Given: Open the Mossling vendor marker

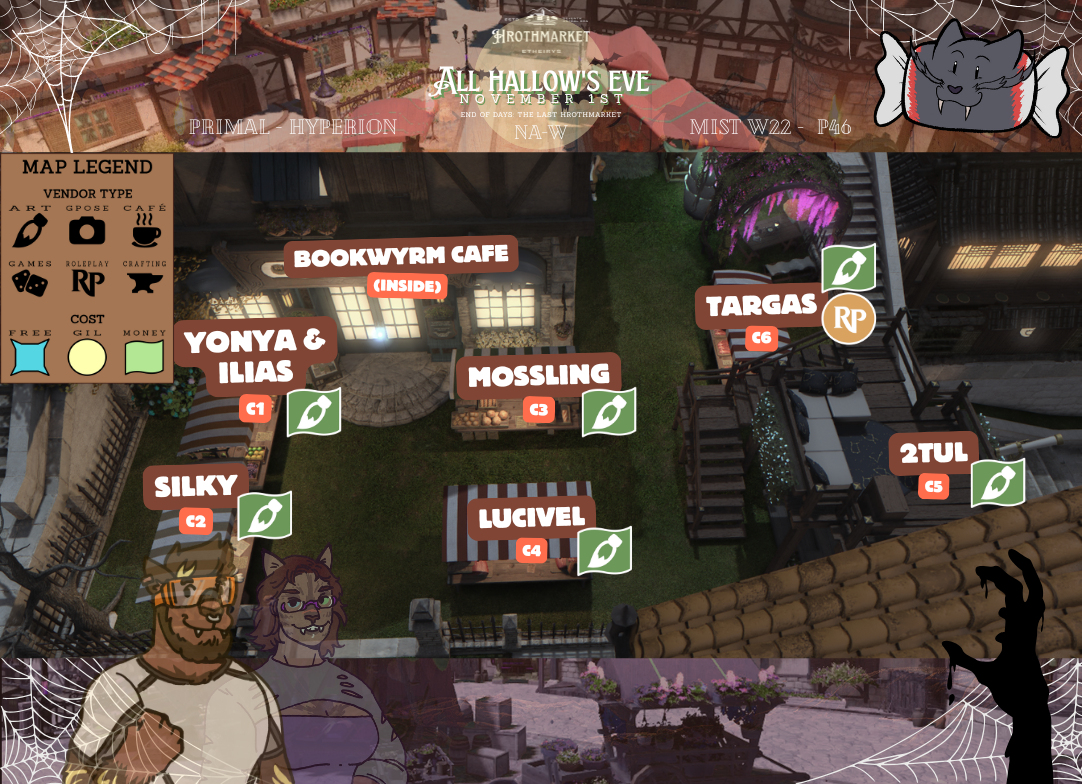Looking at the screenshot, I should coord(538,376).
